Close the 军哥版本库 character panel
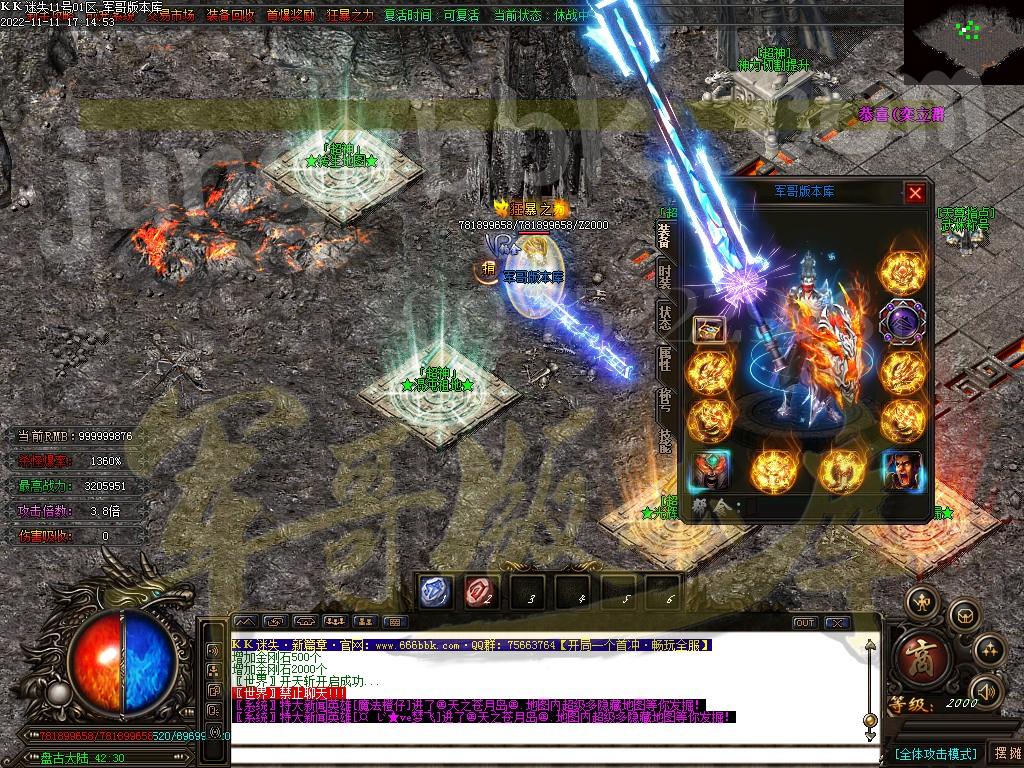The height and width of the screenshot is (768, 1024). 915,194
